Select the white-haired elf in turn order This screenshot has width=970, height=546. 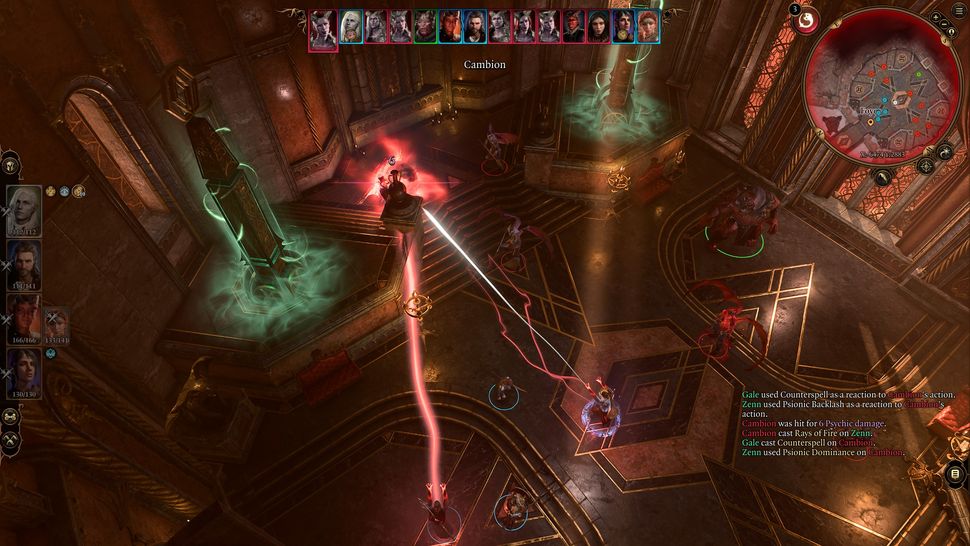(x=351, y=27)
